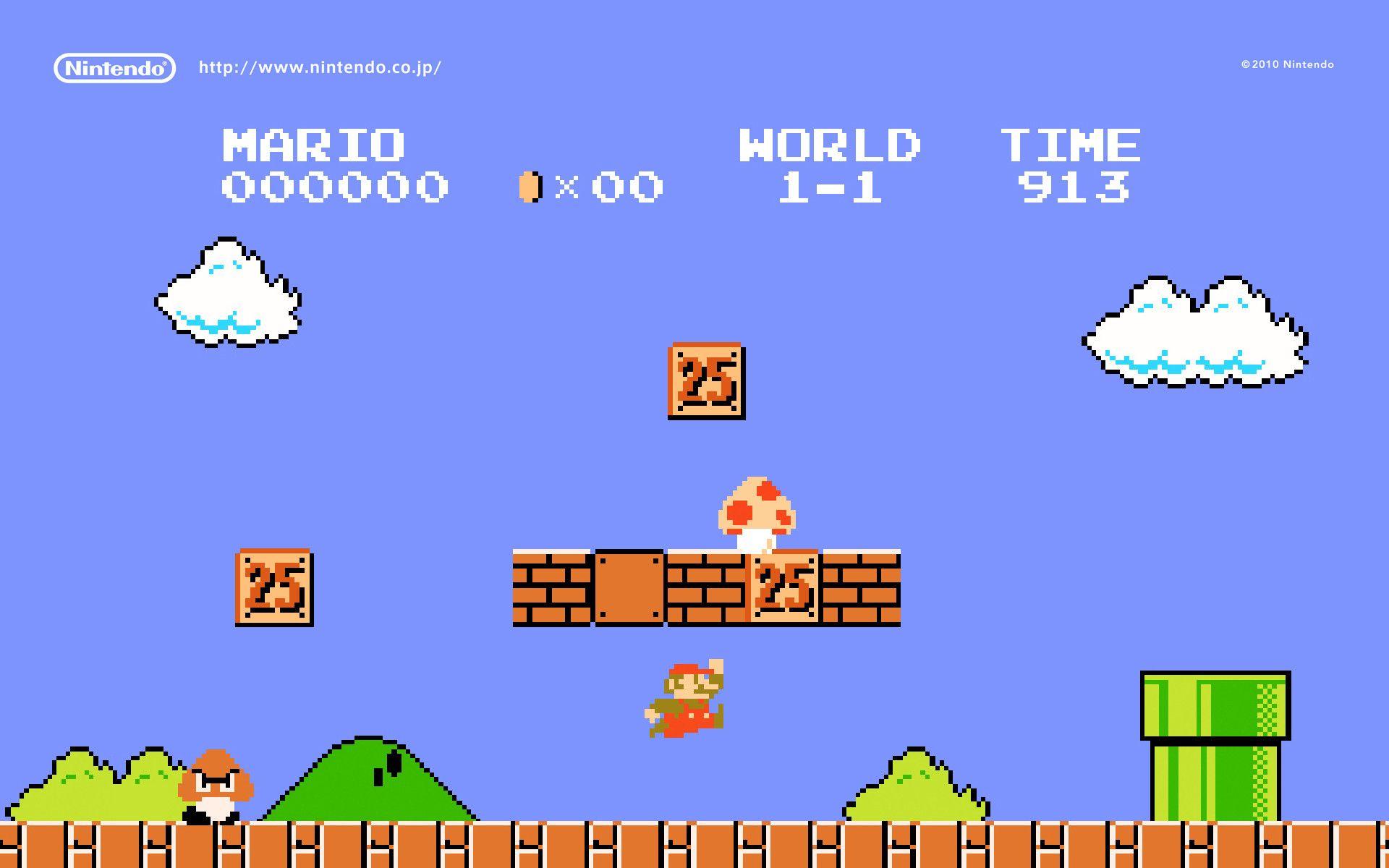Viewport: 1389px width, 868px height.
Task: Select the red spotted mushroom power-up
Action: pyautogui.click(x=756, y=514)
